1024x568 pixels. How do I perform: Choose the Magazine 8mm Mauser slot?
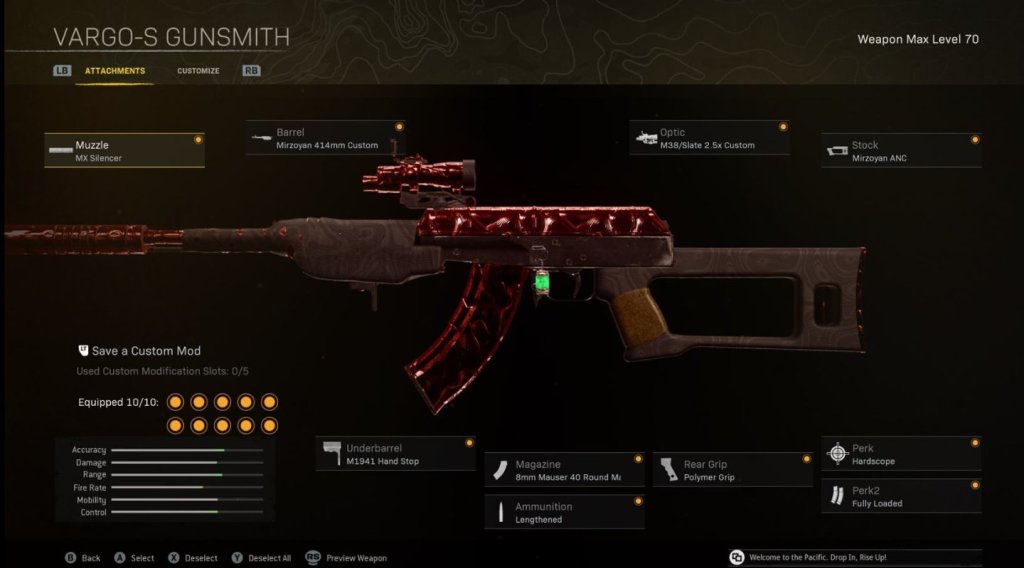click(x=564, y=470)
